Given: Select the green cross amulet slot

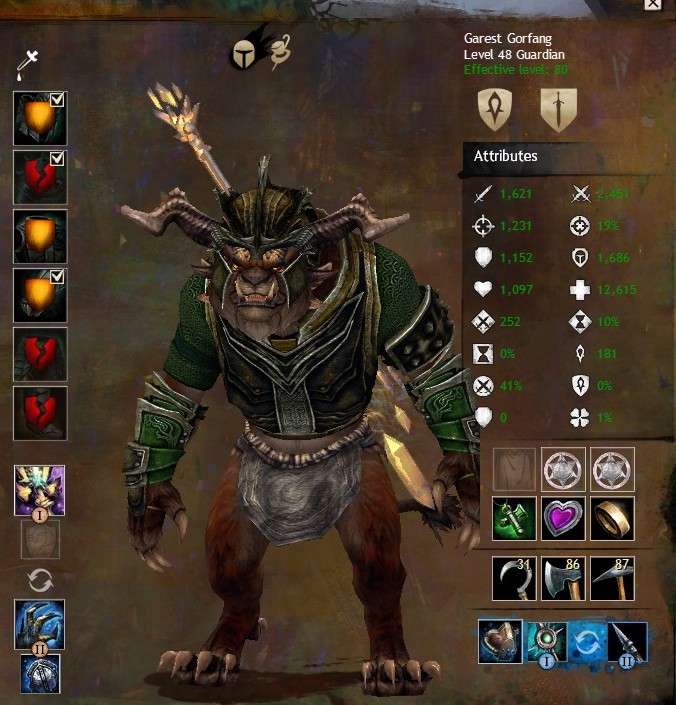Looking at the screenshot, I should pyautogui.click(x=515, y=520).
